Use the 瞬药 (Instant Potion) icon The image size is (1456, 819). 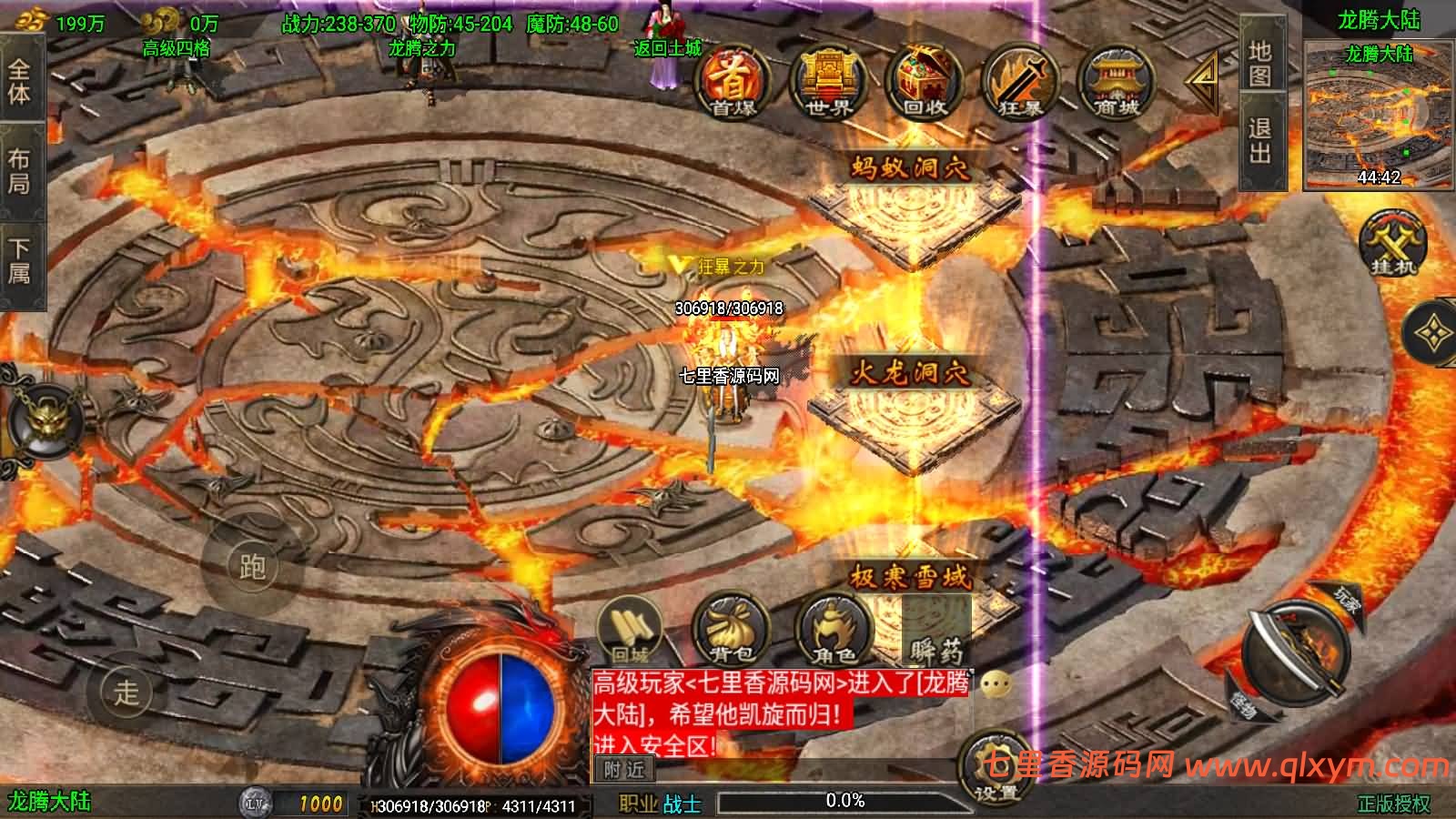point(937,637)
